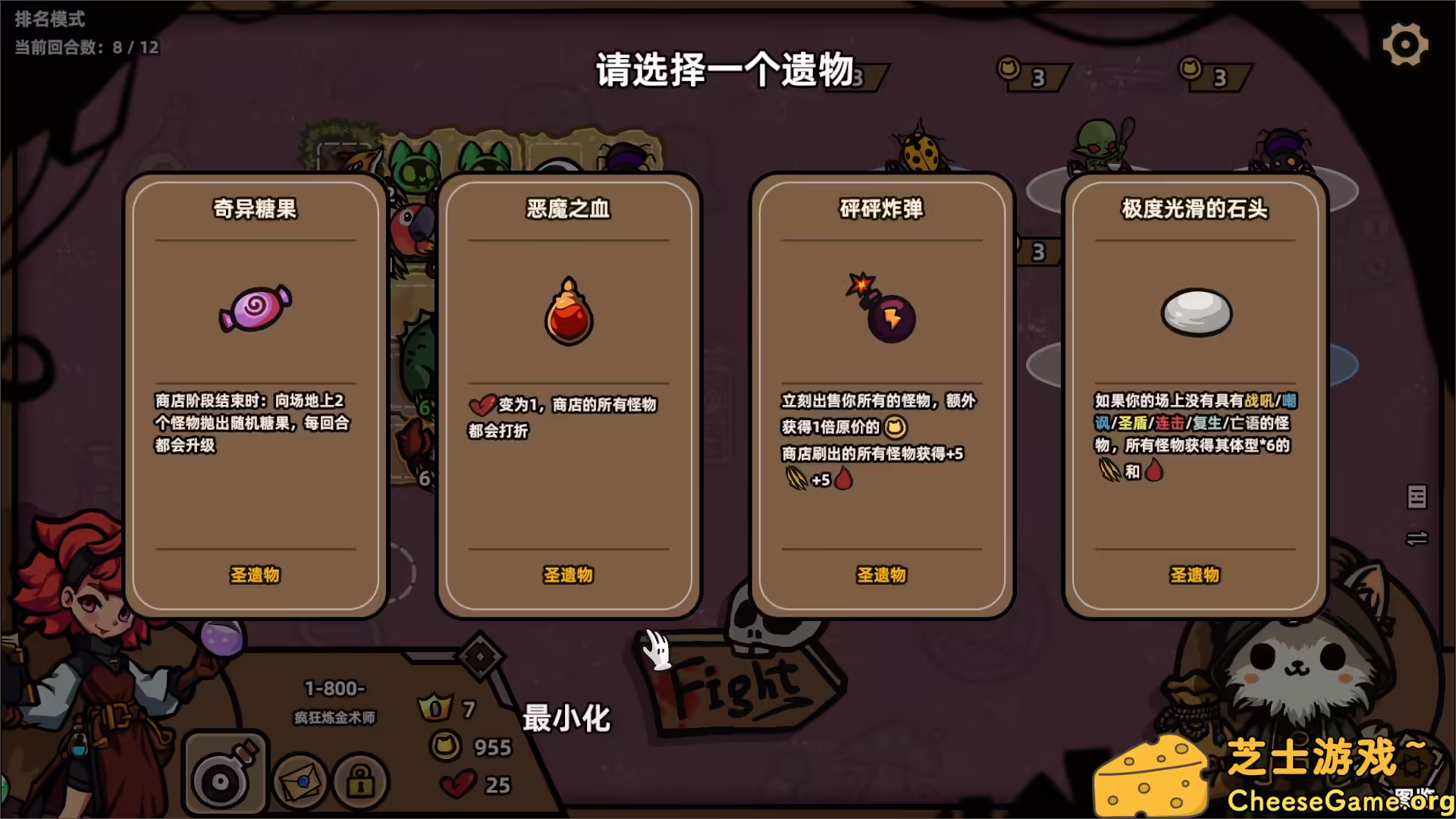This screenshot has height=819, width=1456.
Task: Select the 极度光滑的石头 relic
Action: click(1195, 394)
